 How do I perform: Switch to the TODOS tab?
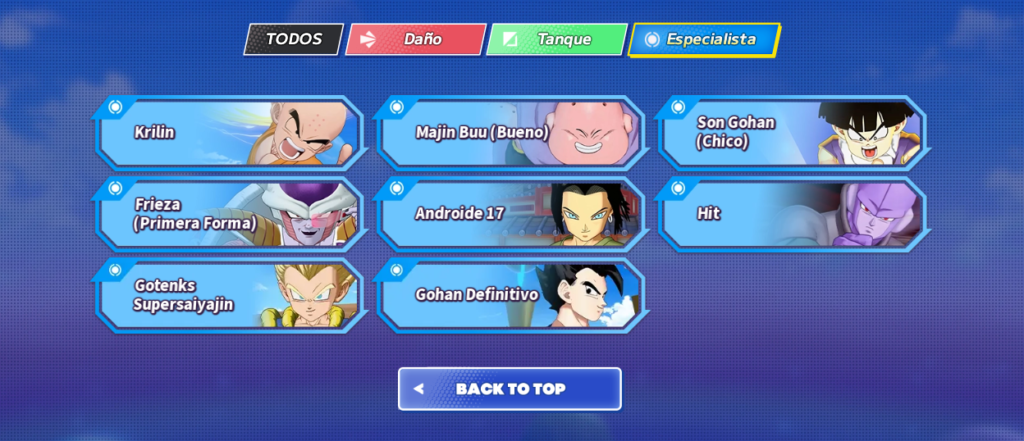click(293, 40)
